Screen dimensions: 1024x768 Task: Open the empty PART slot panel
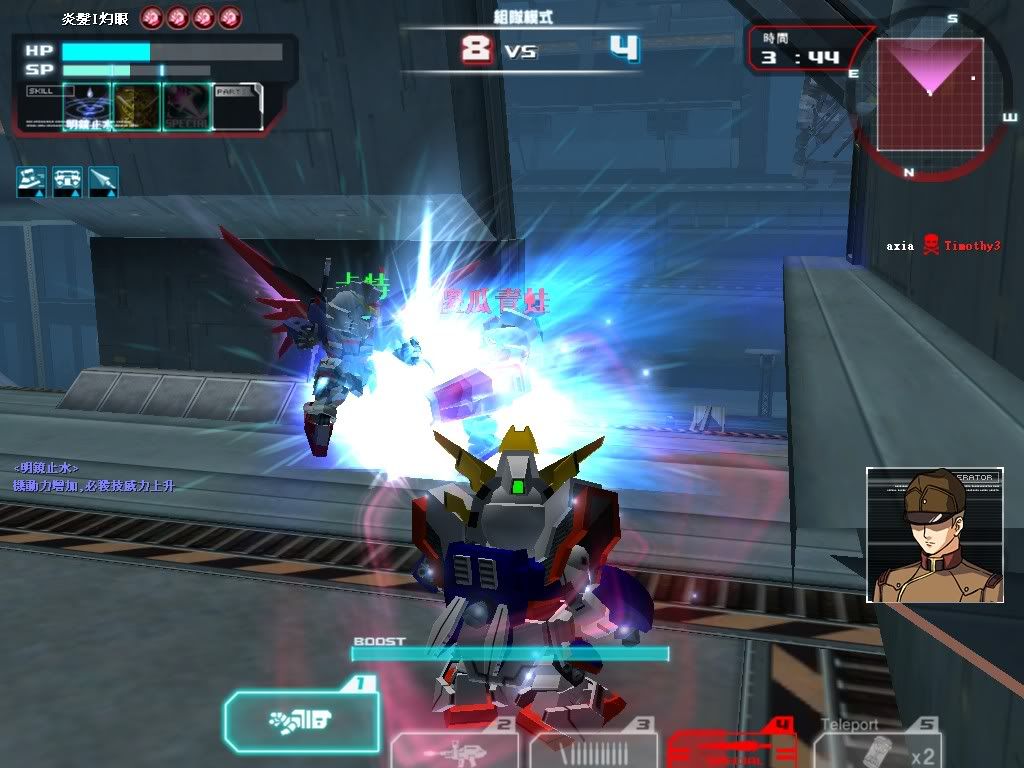pyautogui.click(x=237, y=106)
